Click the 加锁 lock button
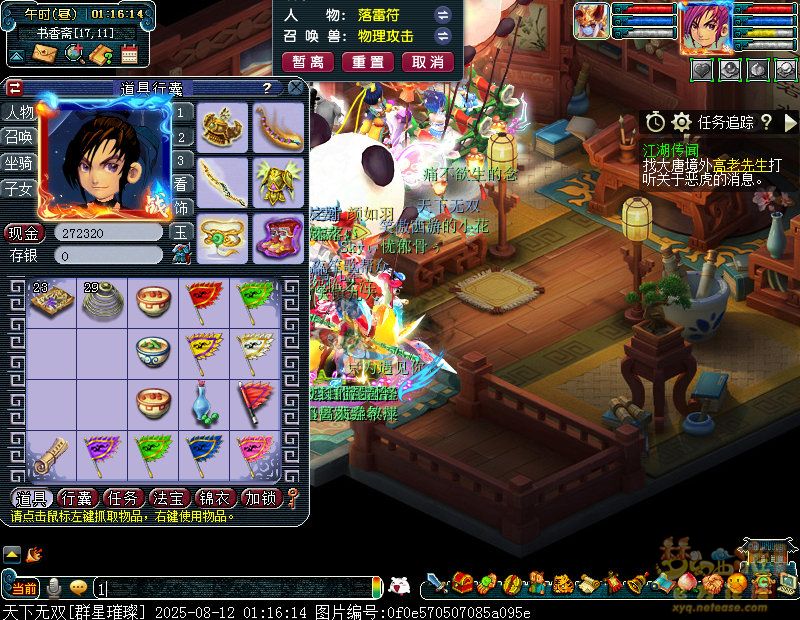 [263, 498]
